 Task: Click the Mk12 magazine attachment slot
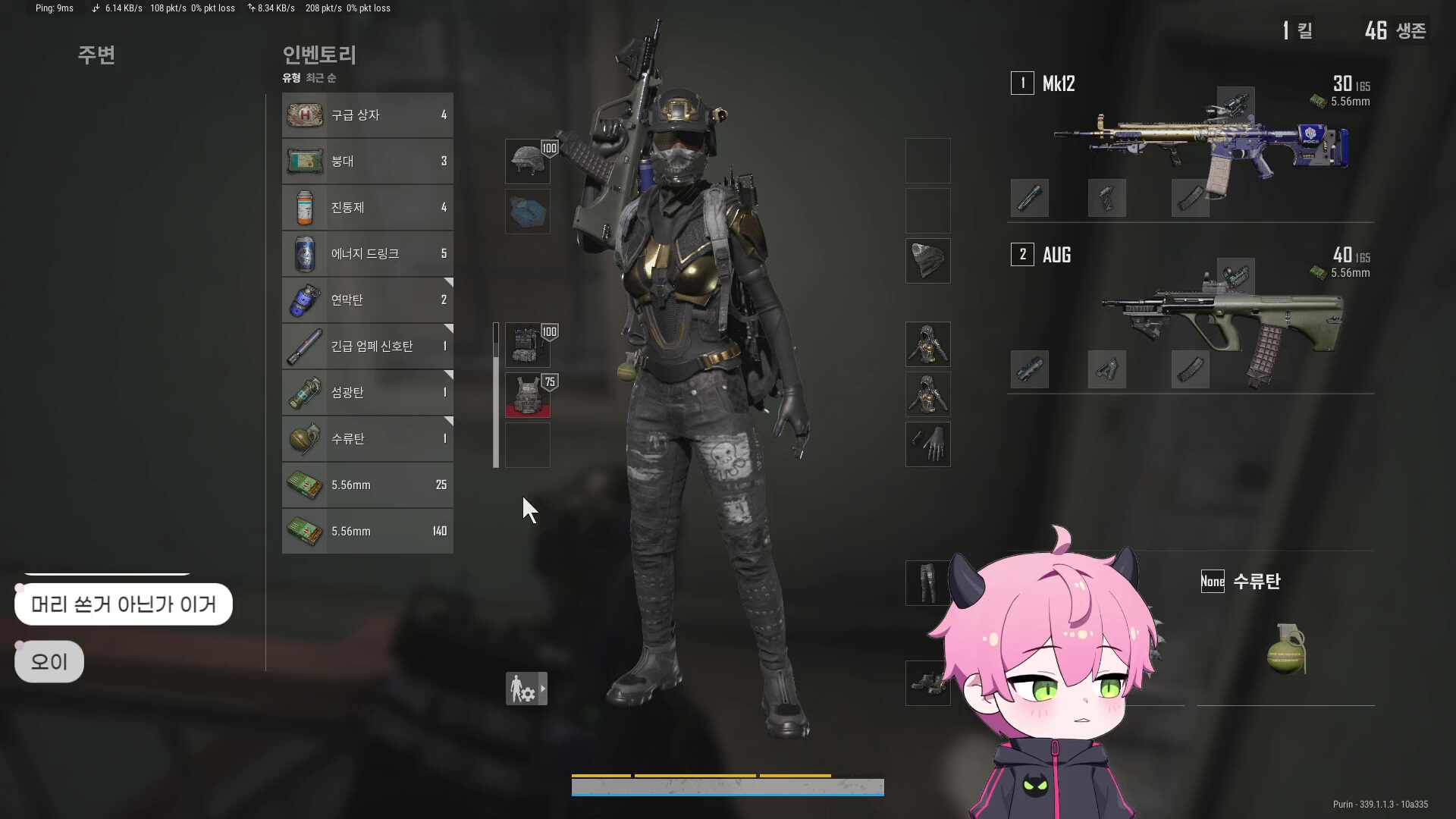pyautogui.click(x=1191, y=198)
